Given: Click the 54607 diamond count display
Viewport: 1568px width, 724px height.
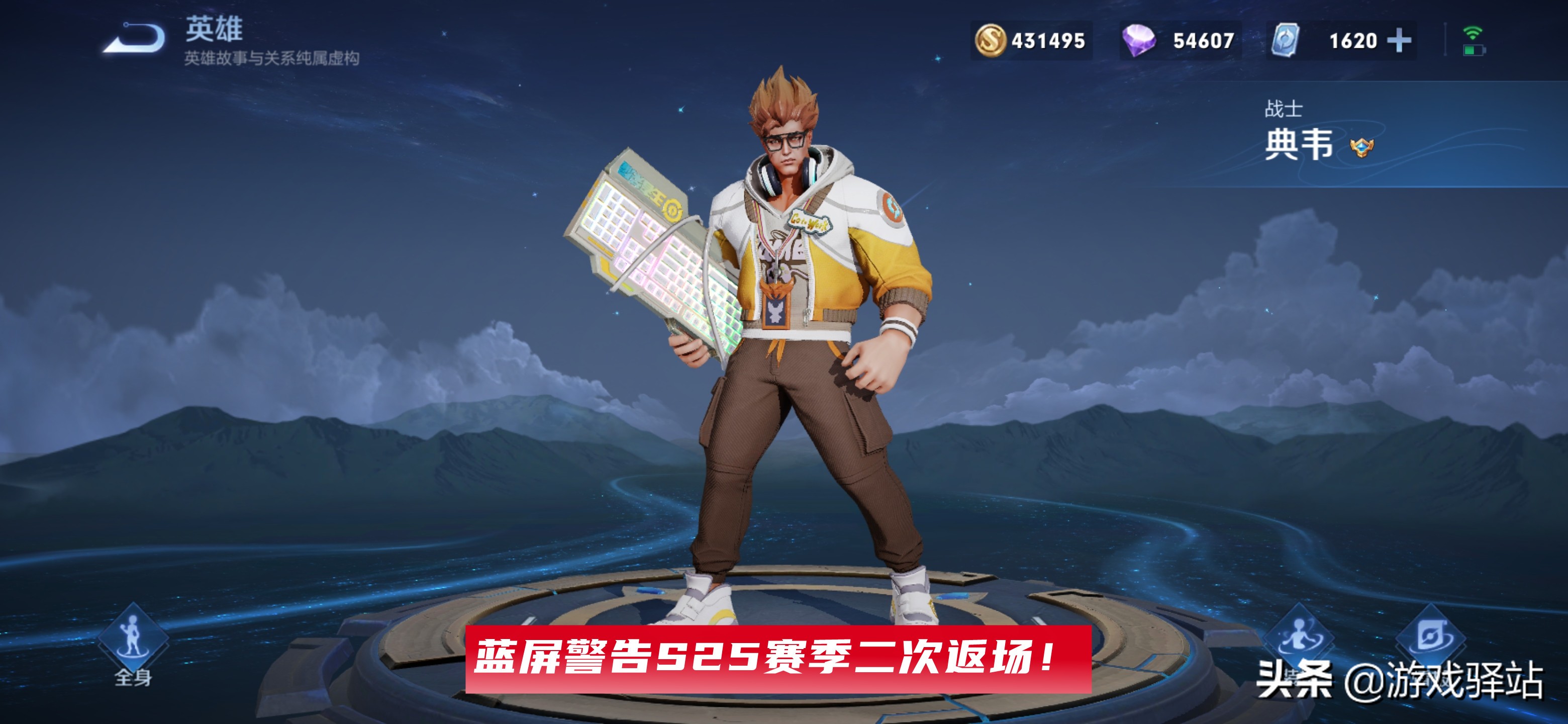Looking at the screenshot, I should click(1204, 41).
